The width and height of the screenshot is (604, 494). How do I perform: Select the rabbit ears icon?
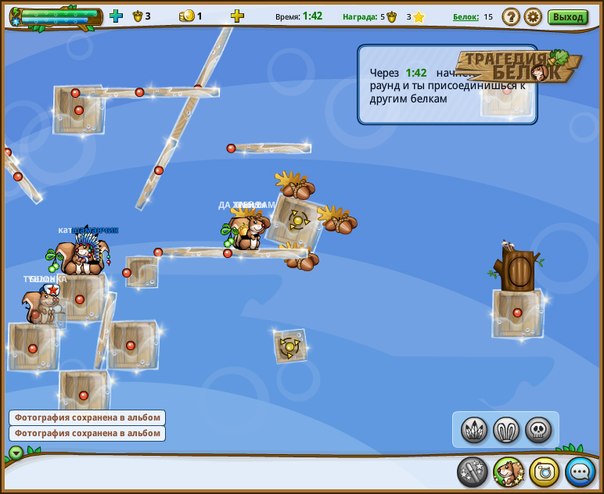coord(506,430)
